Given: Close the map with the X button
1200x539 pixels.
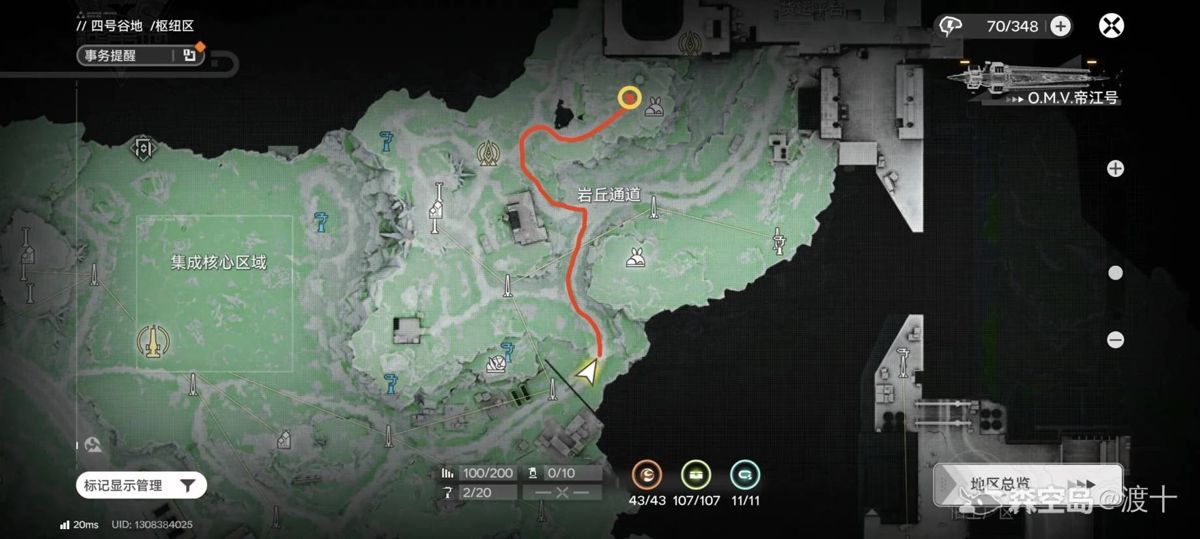Looking at the screenshot, I should 1111,26.
